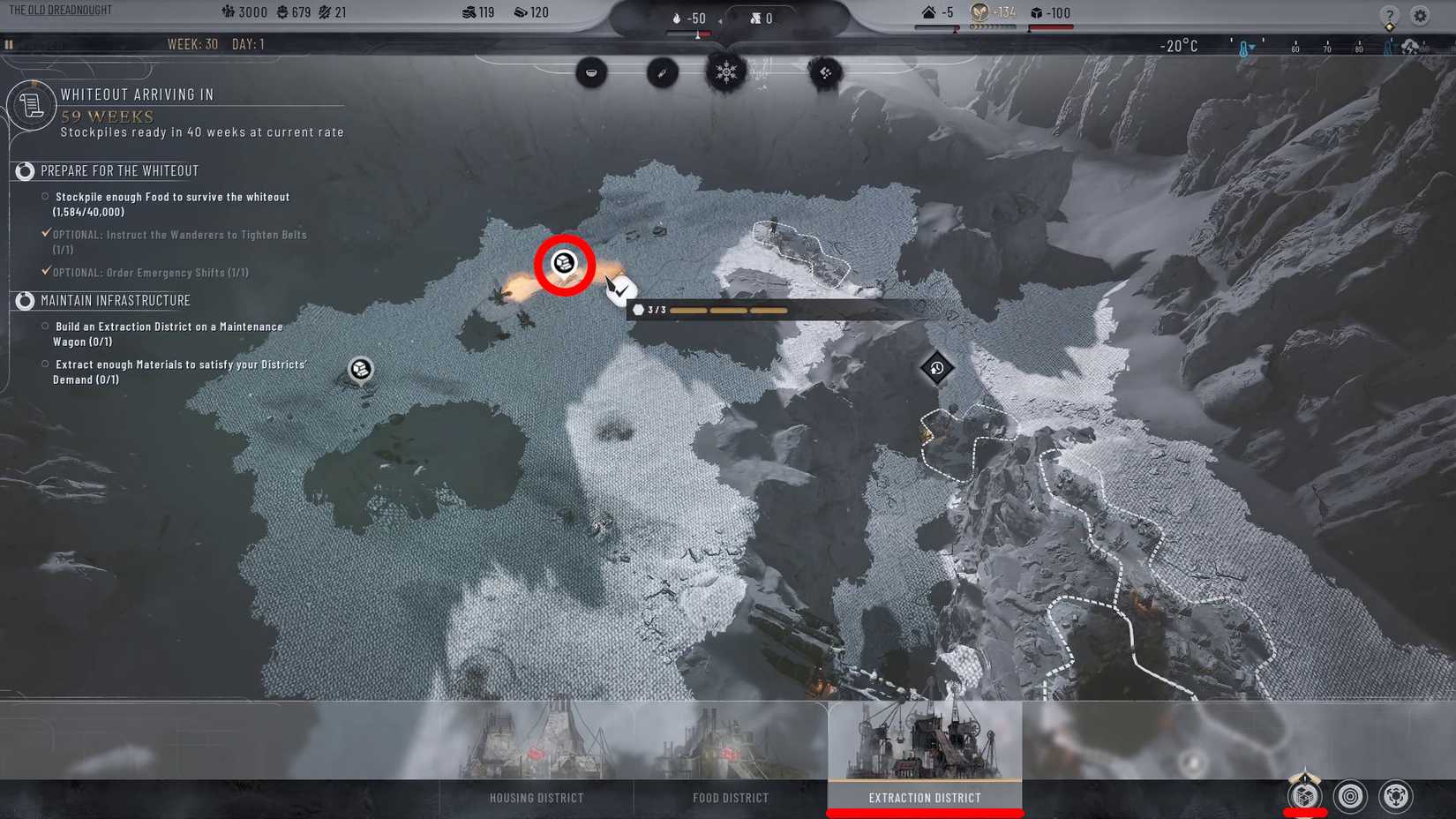The image size is (1456, 819).
Task: Click the diamond extraction site icon on right map
Action: pos(935,367)
